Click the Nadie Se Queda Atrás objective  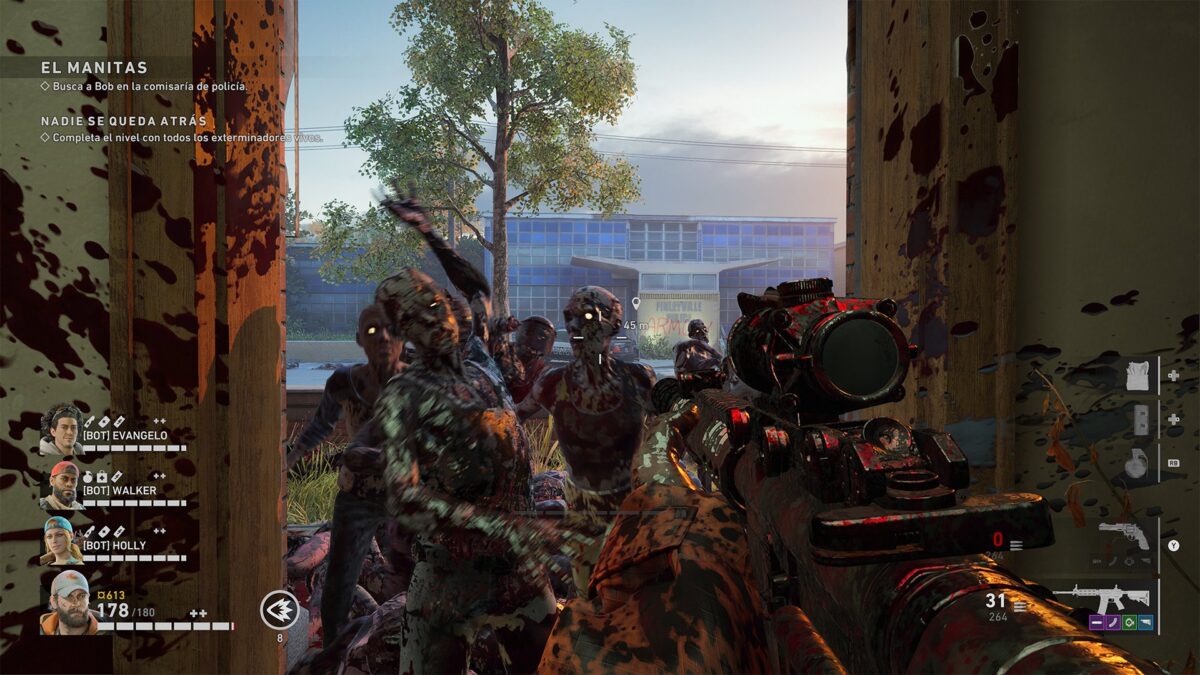[x=124, y=121]
